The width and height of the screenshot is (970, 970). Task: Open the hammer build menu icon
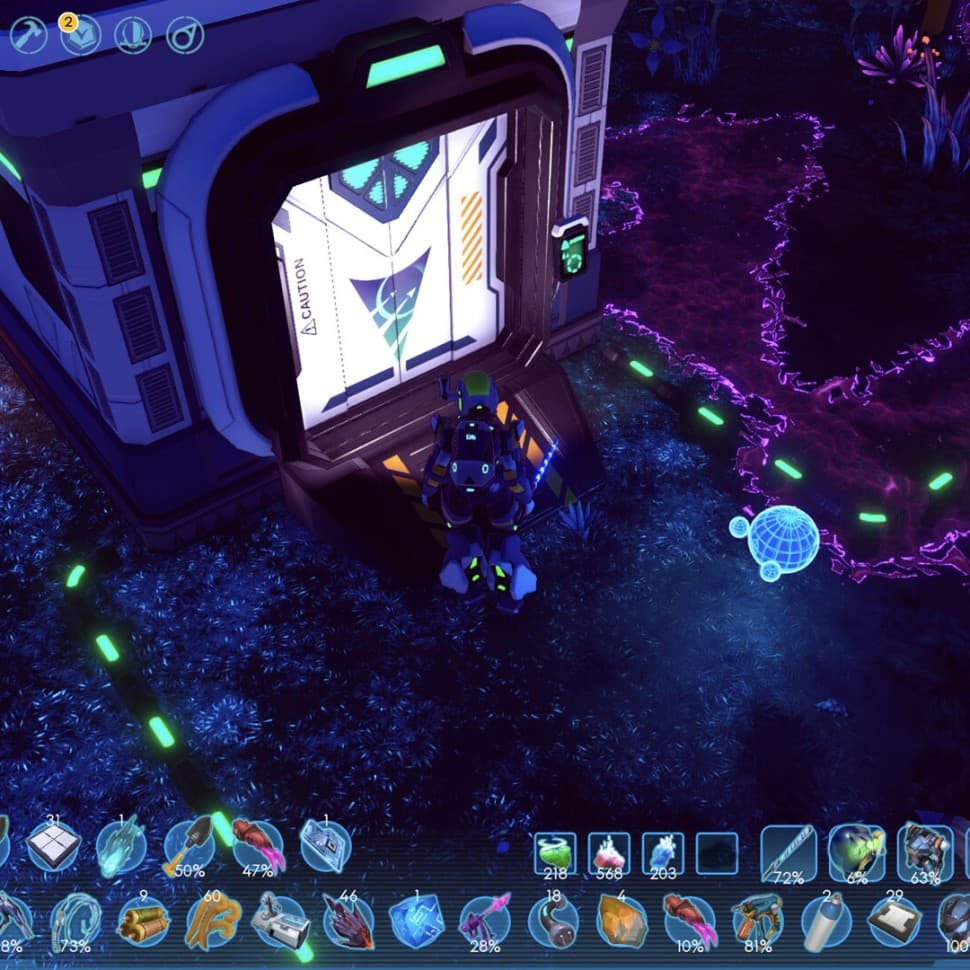(x=29, y=36)
